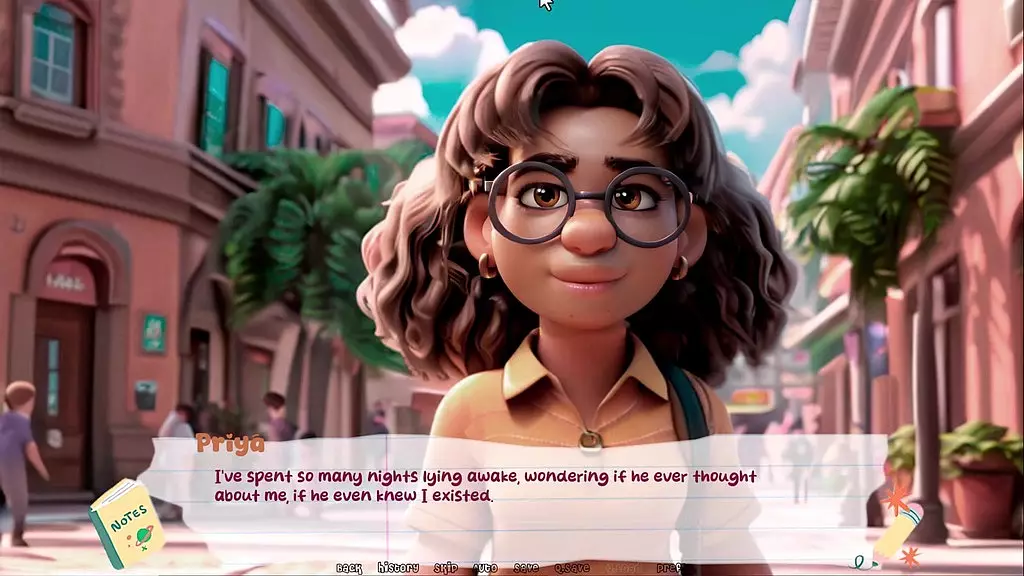The width and height of the screenshot is (1024, 576).
Task: Open the Save menu
Action: click(526, 568)
